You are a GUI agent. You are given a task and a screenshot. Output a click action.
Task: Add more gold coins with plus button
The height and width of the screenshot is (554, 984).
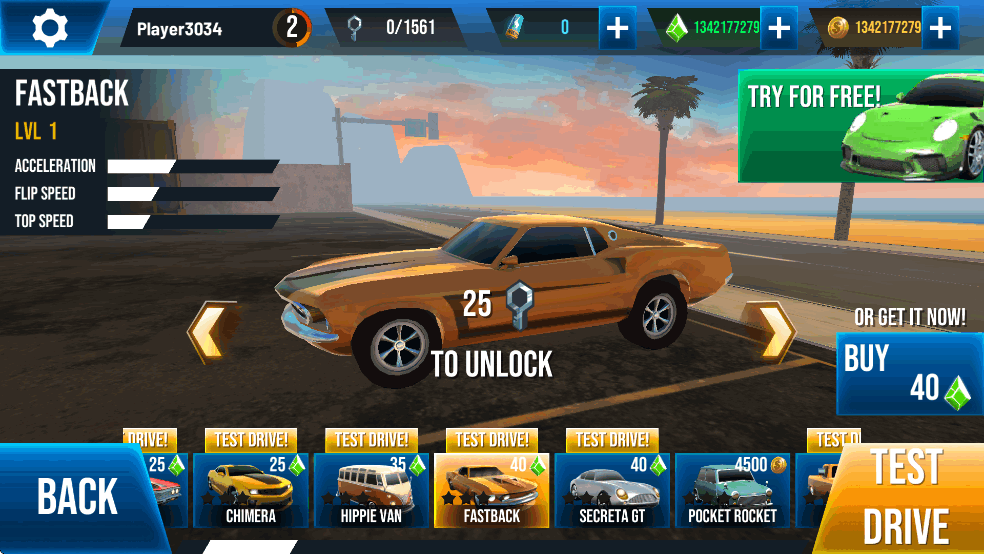pyautogui.click(x=940, y=28)
